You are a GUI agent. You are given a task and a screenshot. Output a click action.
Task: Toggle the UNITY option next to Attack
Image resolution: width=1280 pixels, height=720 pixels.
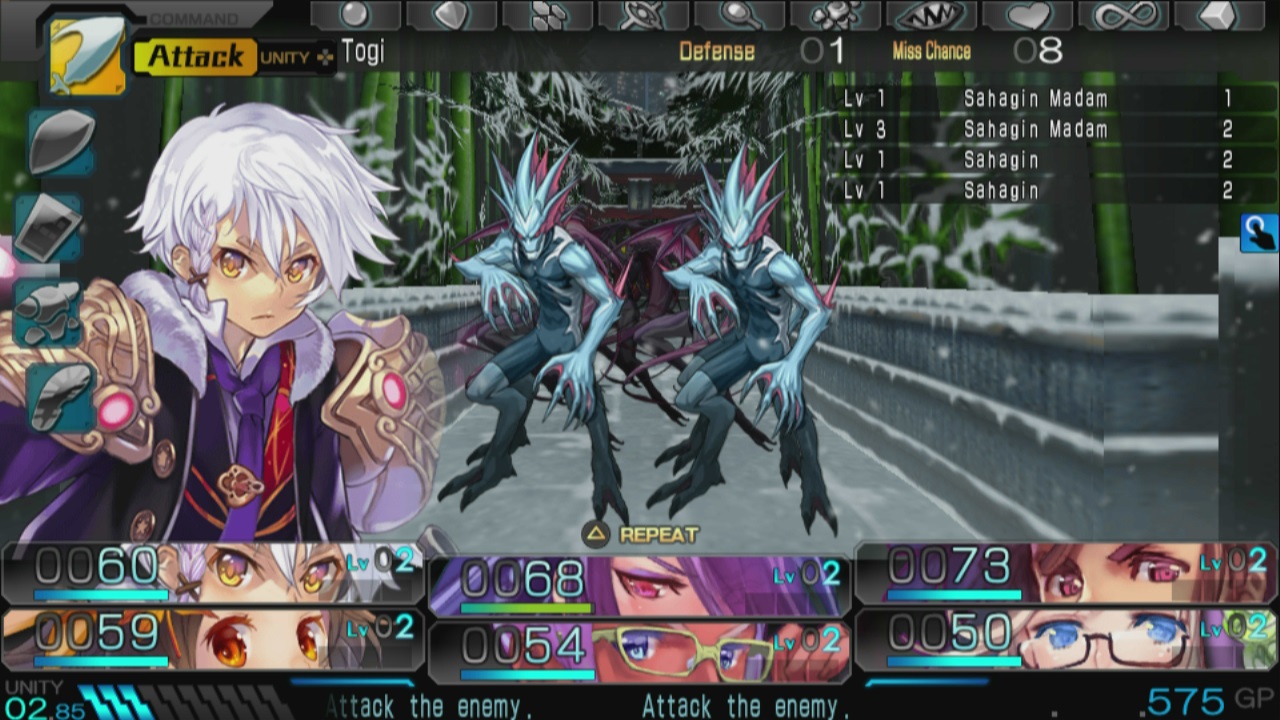(283, 54)
